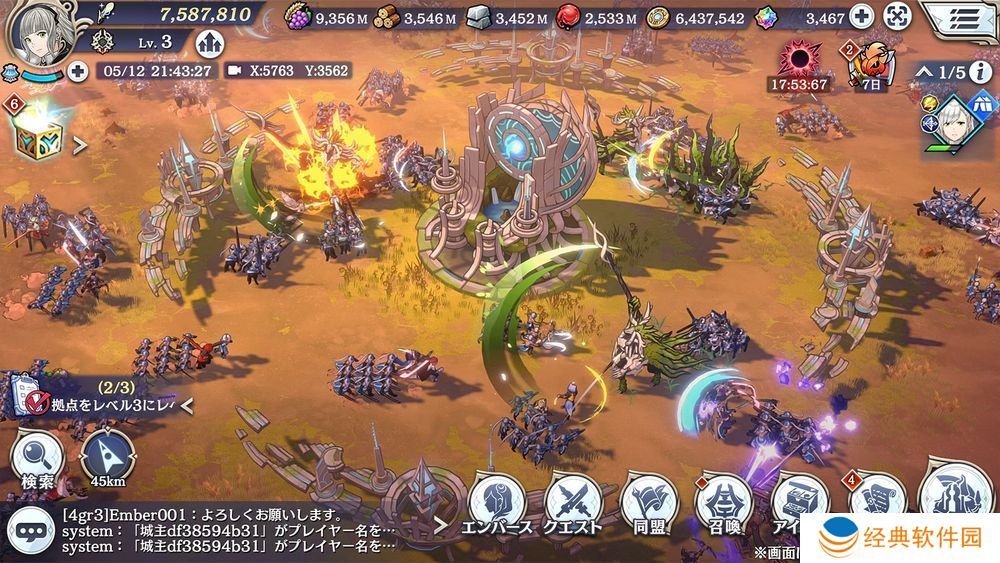1000x563 pixels.
Task: Open the dark sun event timer icon
Action: pyautogui.click(x=798, y=62)
